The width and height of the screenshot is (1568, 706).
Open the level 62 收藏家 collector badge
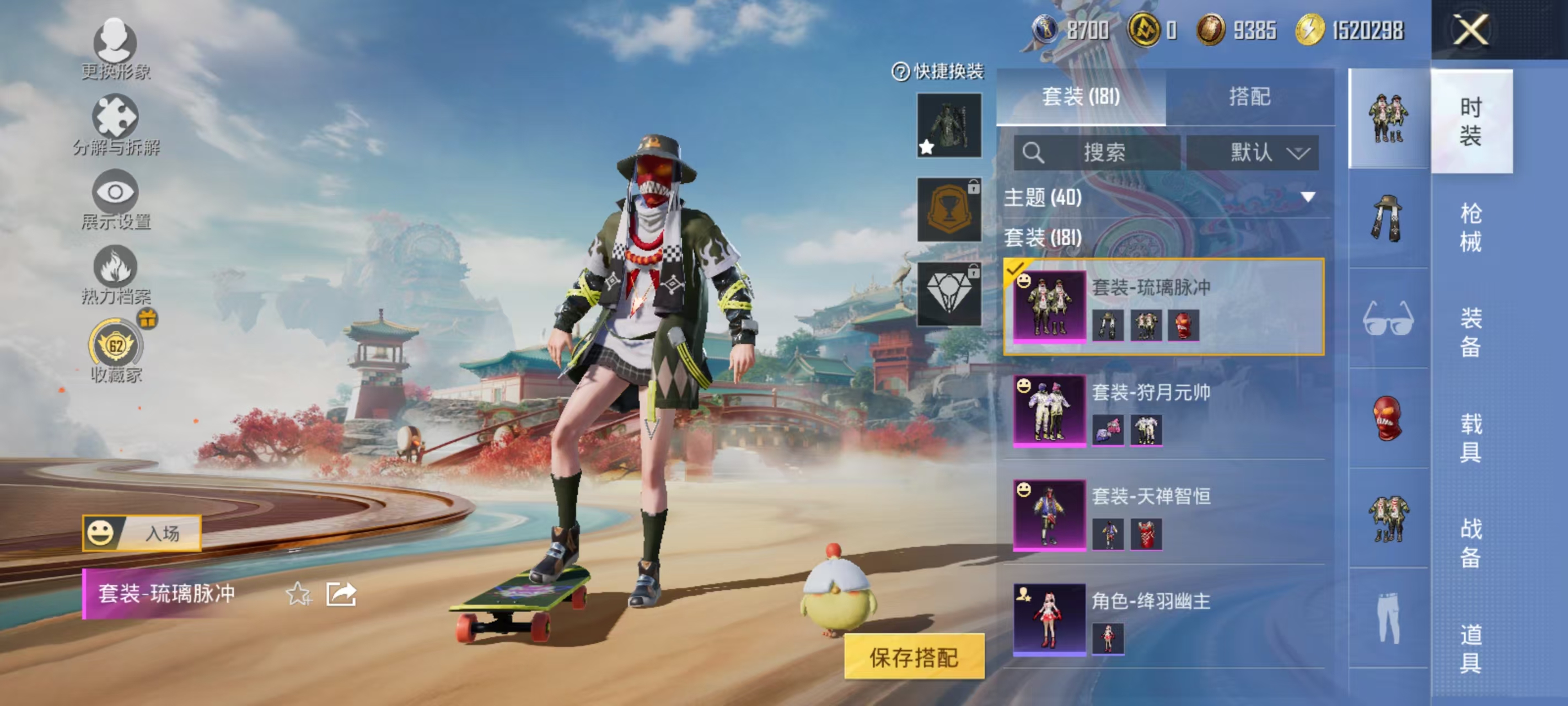116,345
